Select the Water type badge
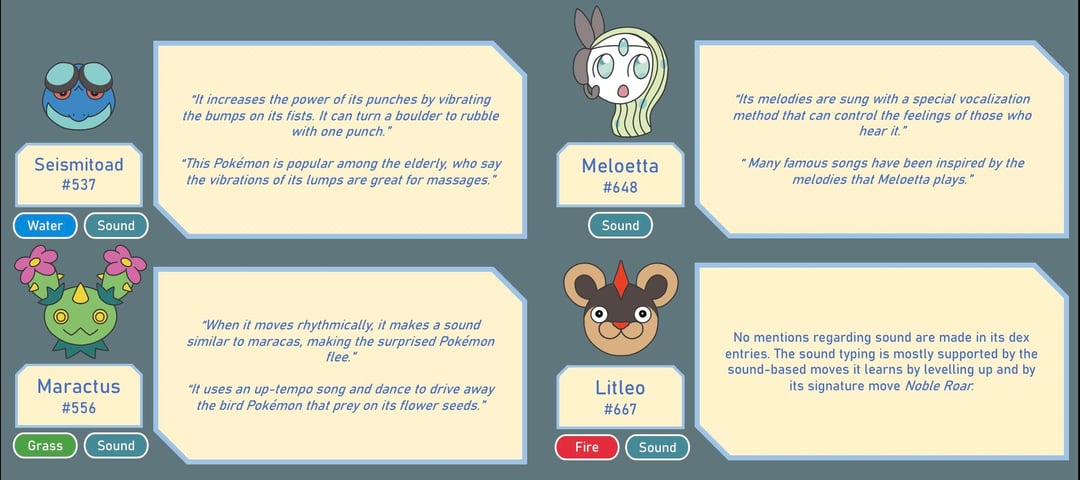Viewport: 1080px width, 480px height. coord(45,226)
